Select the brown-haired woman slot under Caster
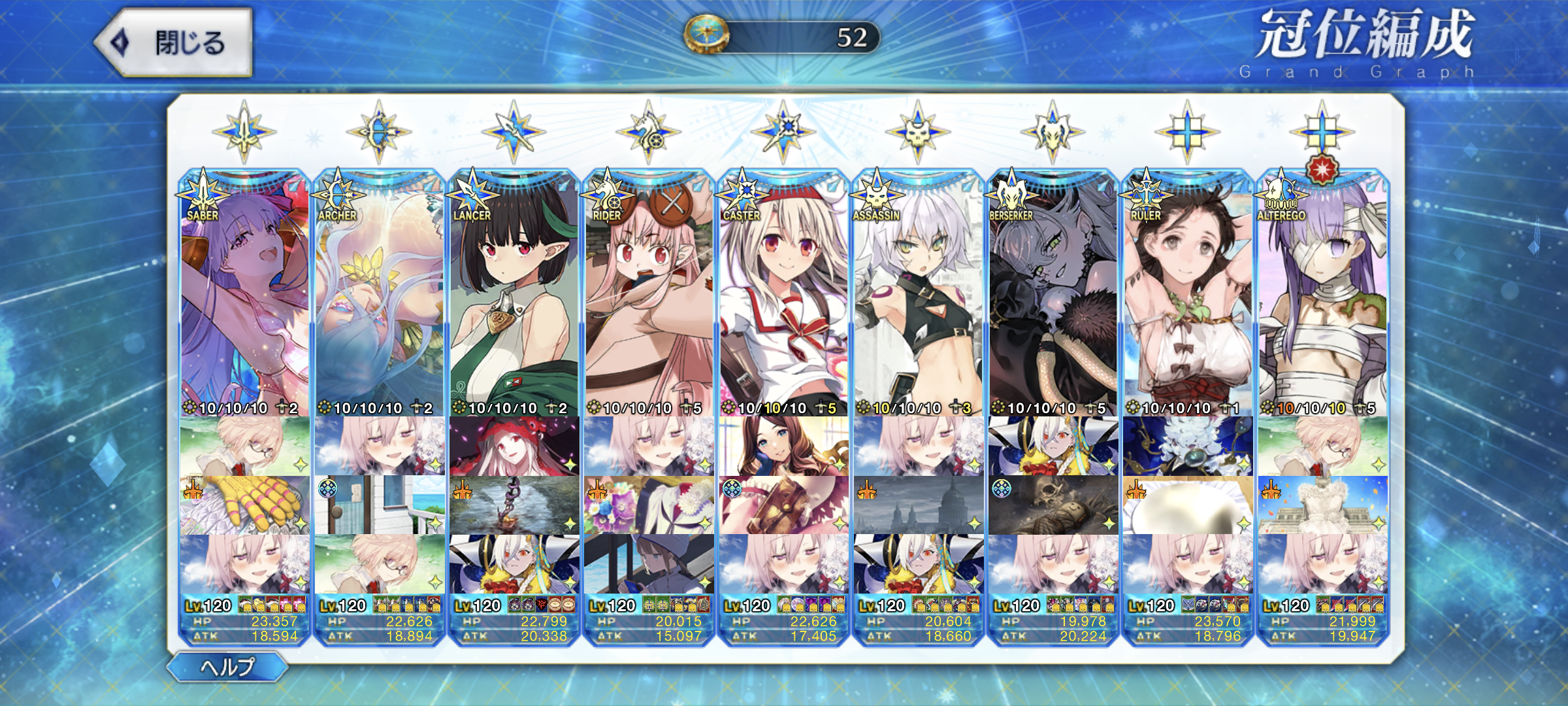This screenshot has width=1568, height=706. point(783,446)
